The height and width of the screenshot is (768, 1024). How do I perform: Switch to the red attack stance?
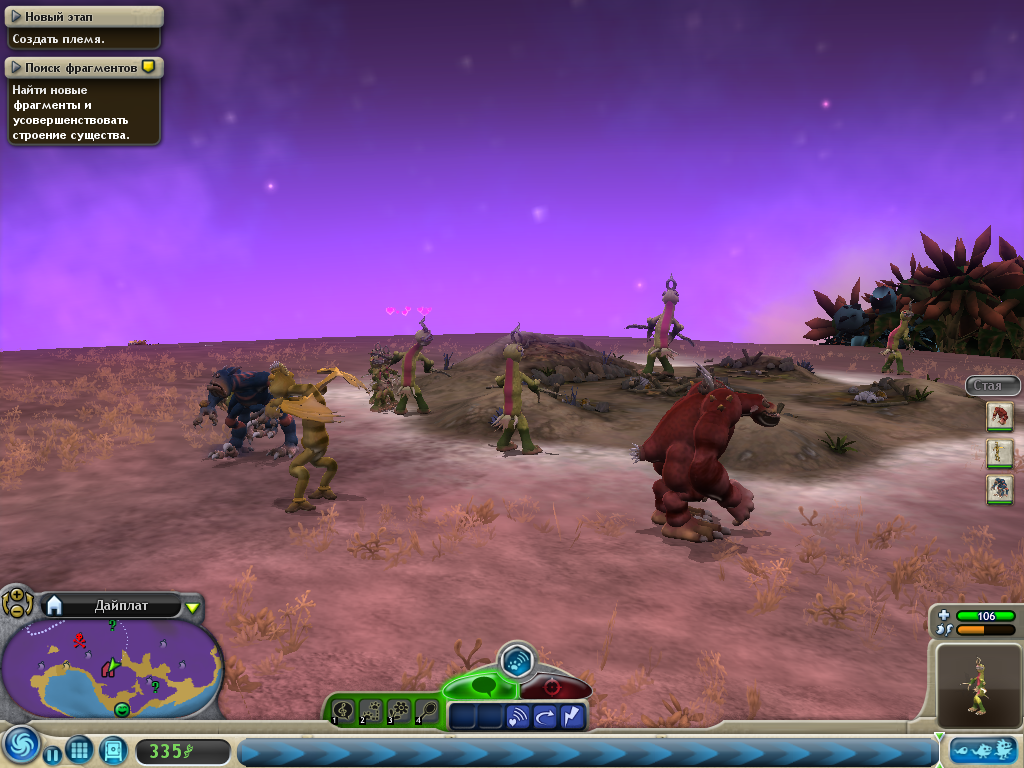pos(553,688)
